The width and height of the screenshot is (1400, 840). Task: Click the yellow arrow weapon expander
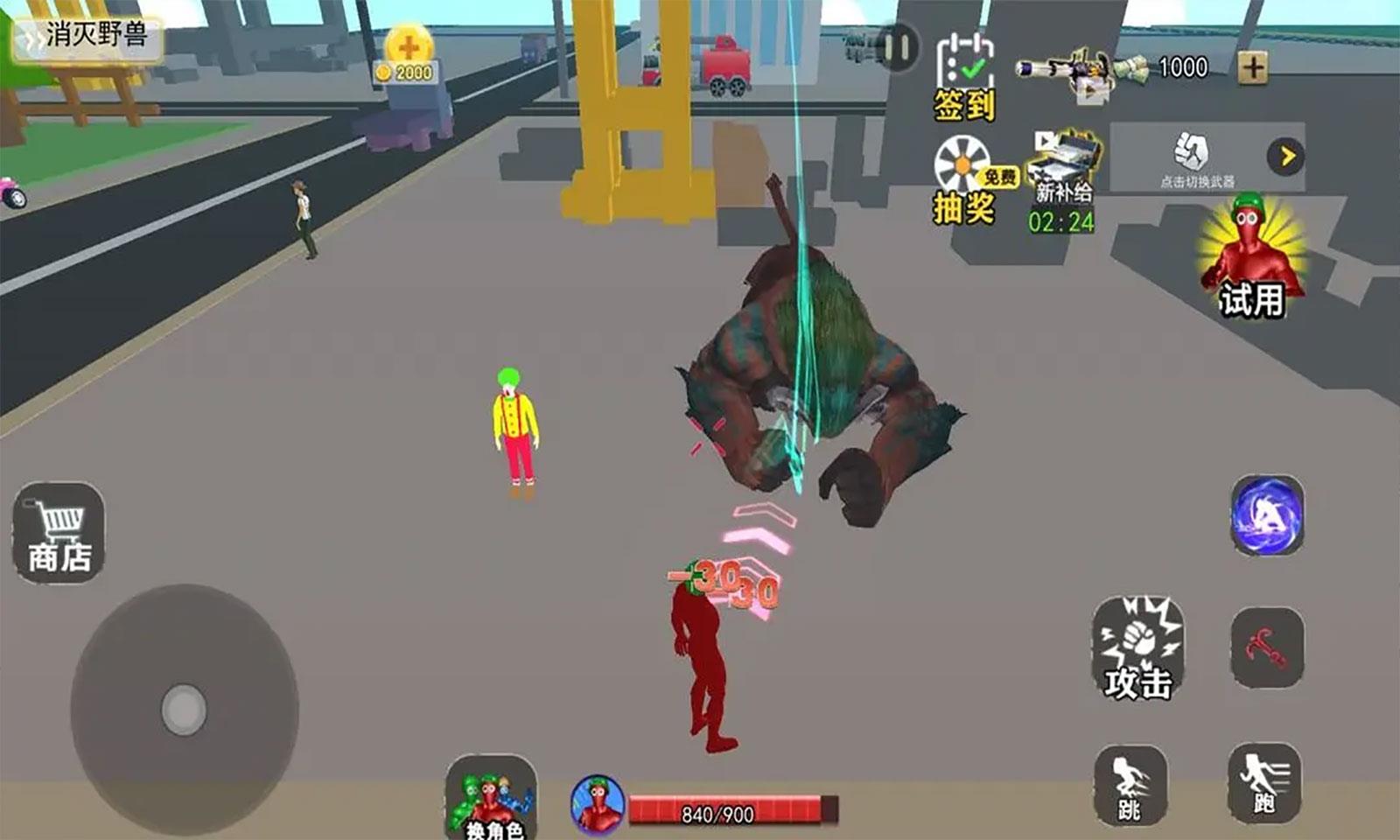point(1285,157)
